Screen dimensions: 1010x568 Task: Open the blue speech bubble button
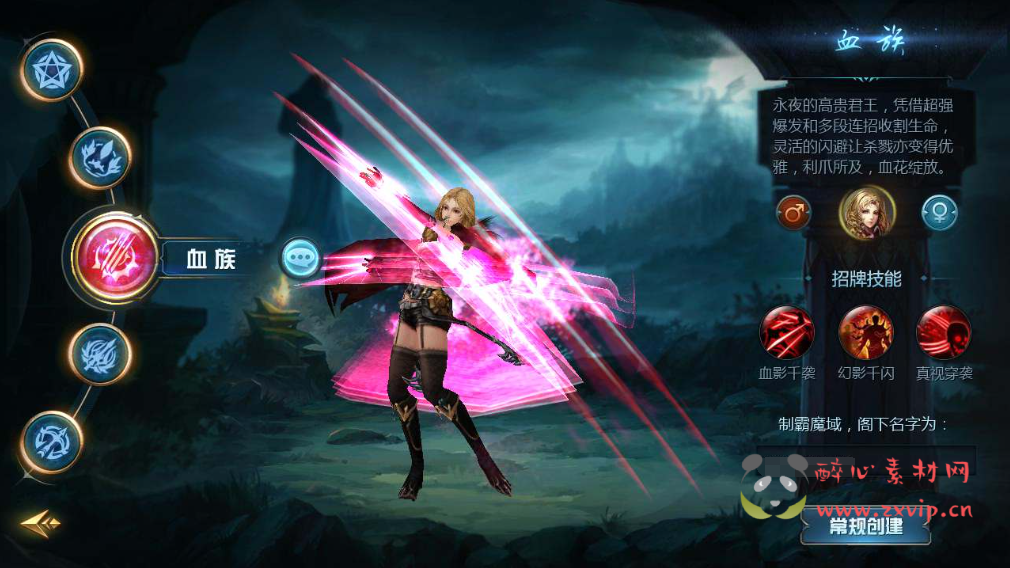pos(300,259)
